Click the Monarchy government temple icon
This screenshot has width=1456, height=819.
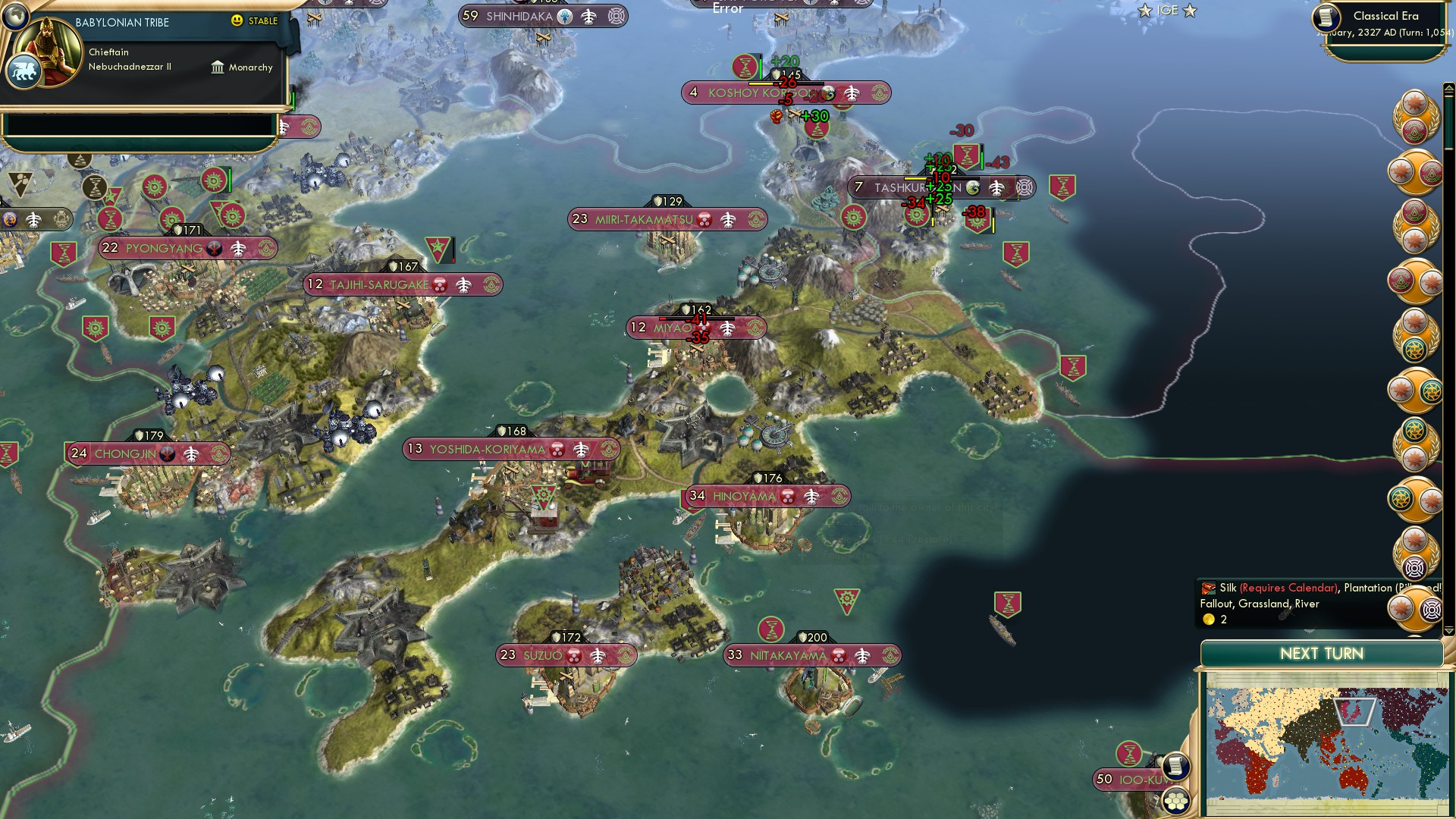pyautogui.click(x=218, y=67)
